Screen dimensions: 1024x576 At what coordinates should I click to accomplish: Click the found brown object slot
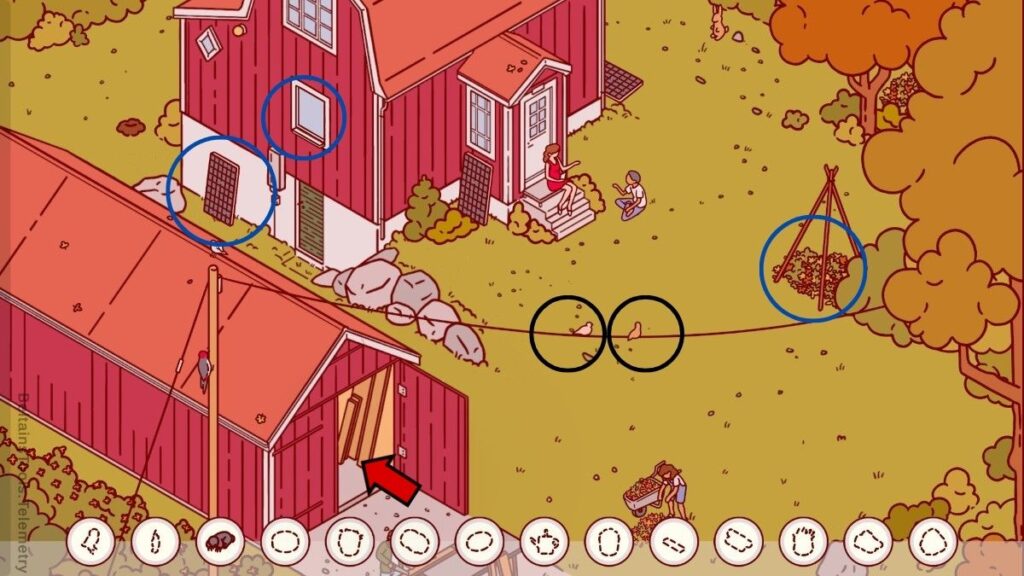(x=220, y=541)
